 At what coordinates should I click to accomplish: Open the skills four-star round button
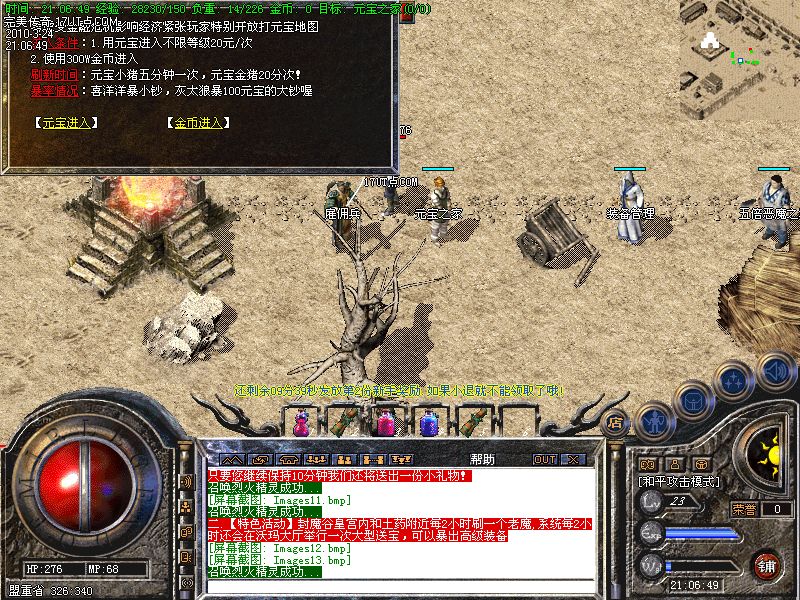(735, 380)
